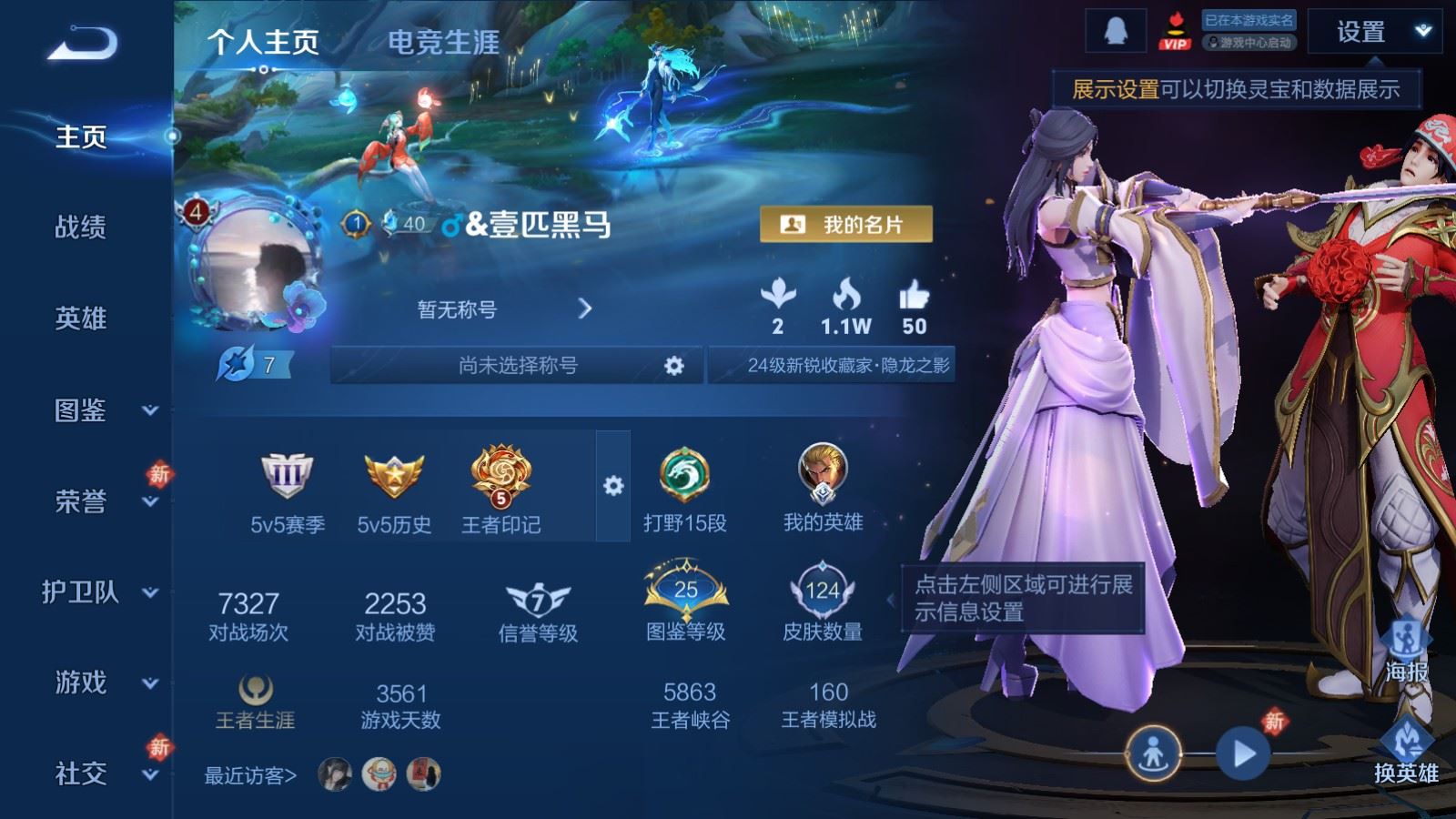
Task: Open the 战绩 section
Action: coord(80,227)
